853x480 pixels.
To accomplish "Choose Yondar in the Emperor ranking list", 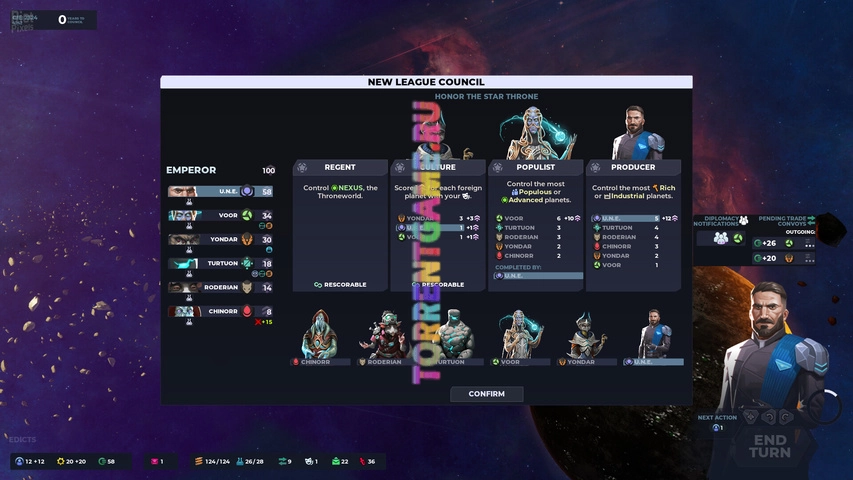I will click(220, 239).
